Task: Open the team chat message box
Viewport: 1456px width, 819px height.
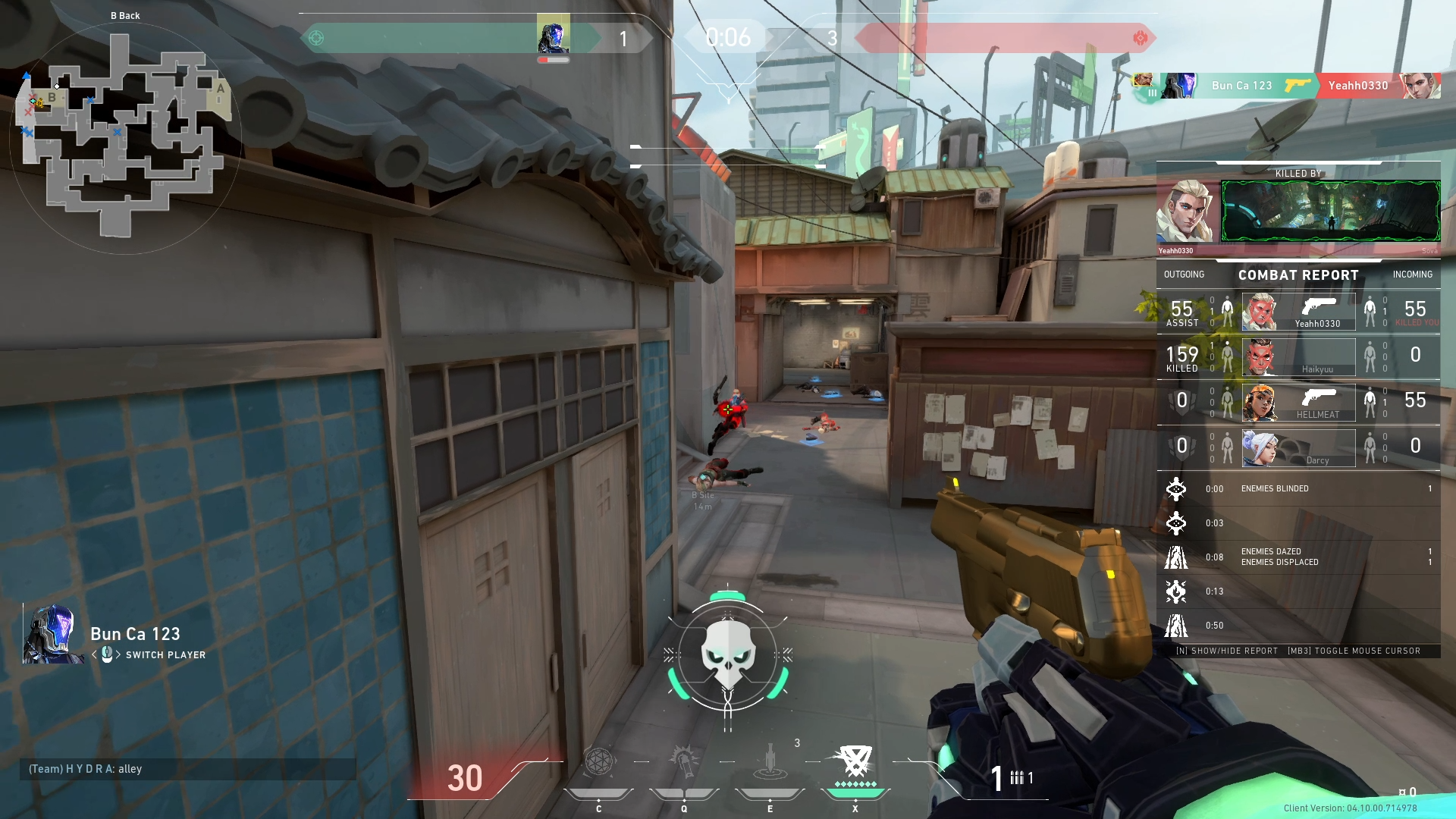Action: point(187,769)
